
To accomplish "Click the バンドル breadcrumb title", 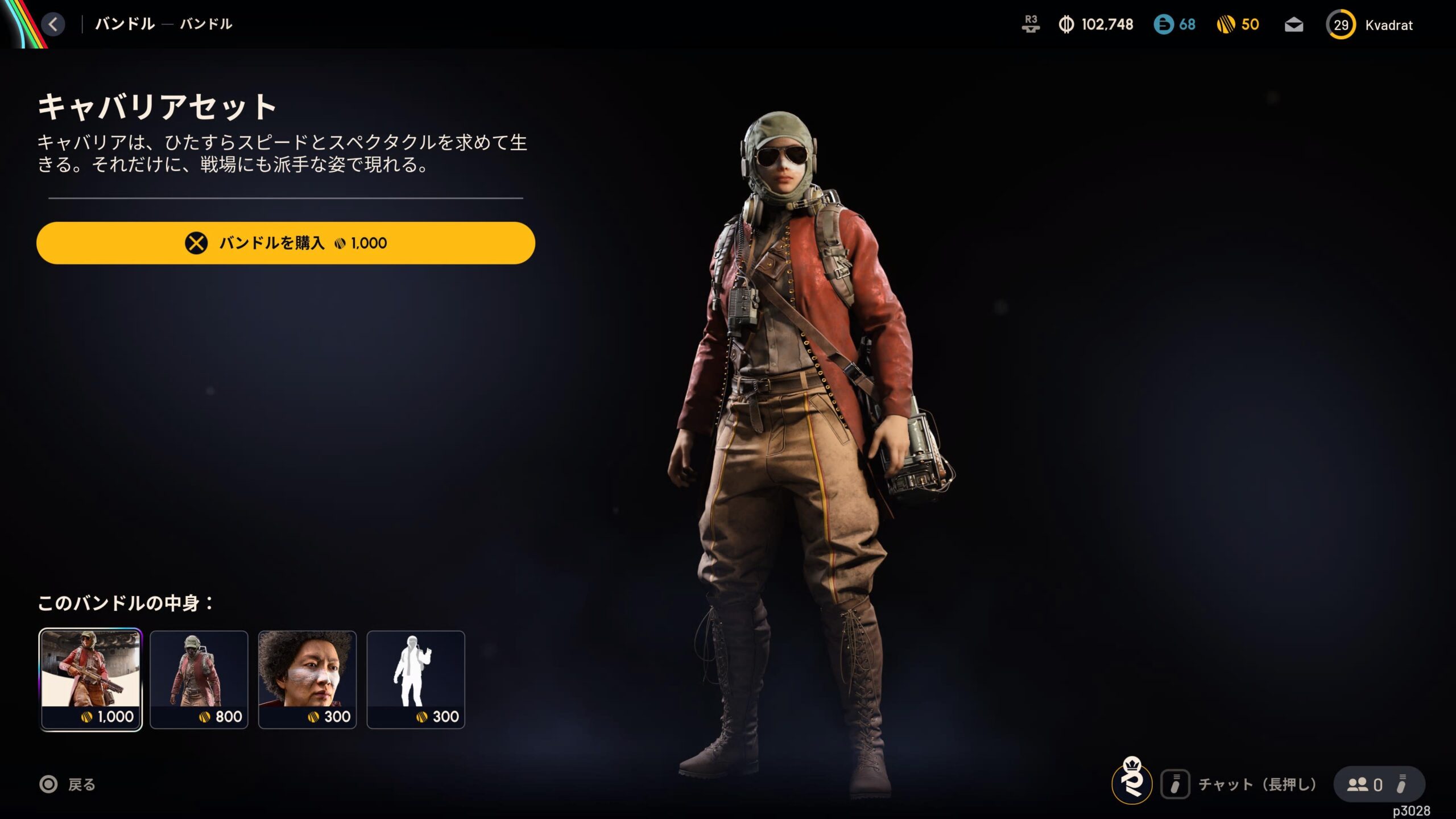I will coord(125,24).
